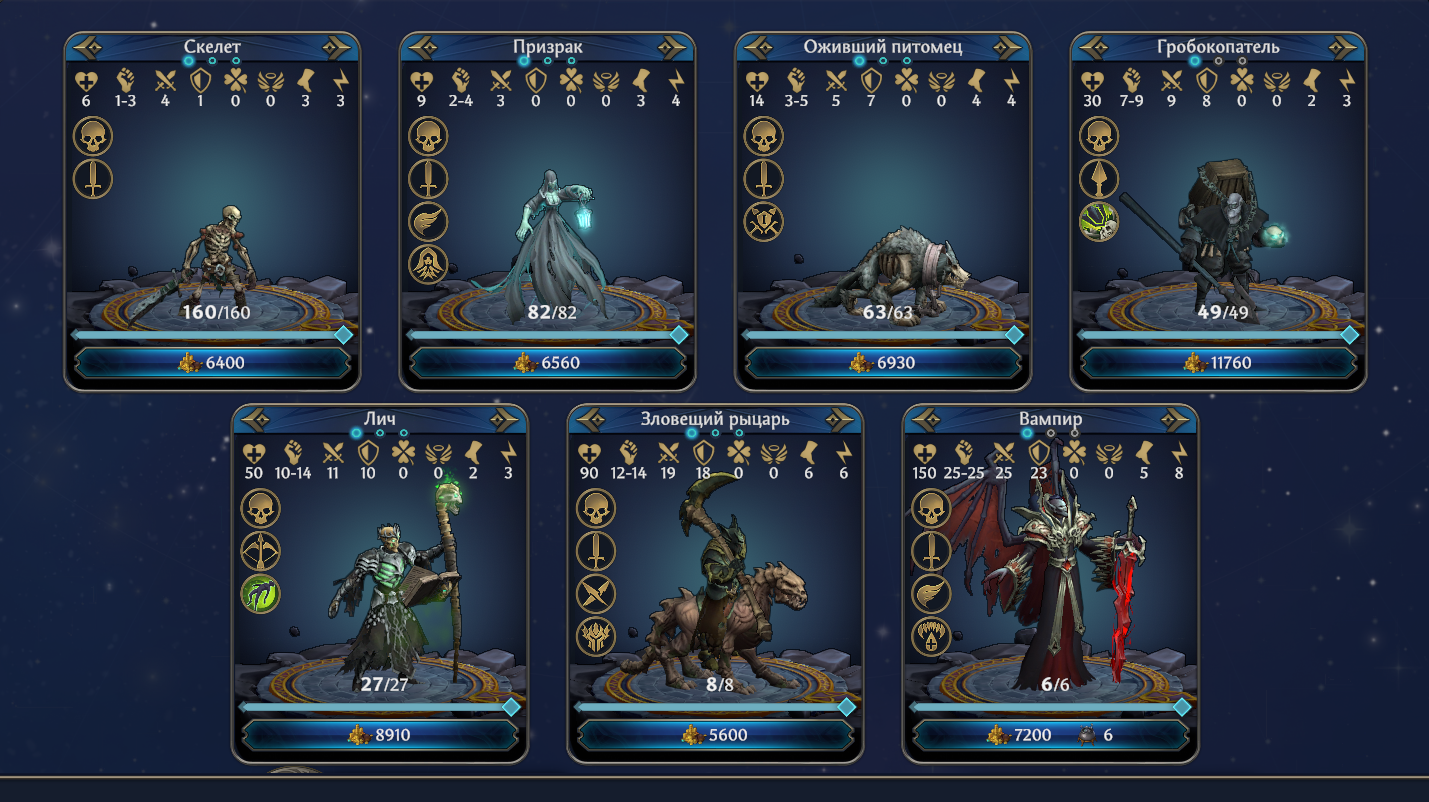The height and width of the screenshot is (802, 1429).
Task: Purchase ghosts with the 6560 gold button
Action: (548, 362)
